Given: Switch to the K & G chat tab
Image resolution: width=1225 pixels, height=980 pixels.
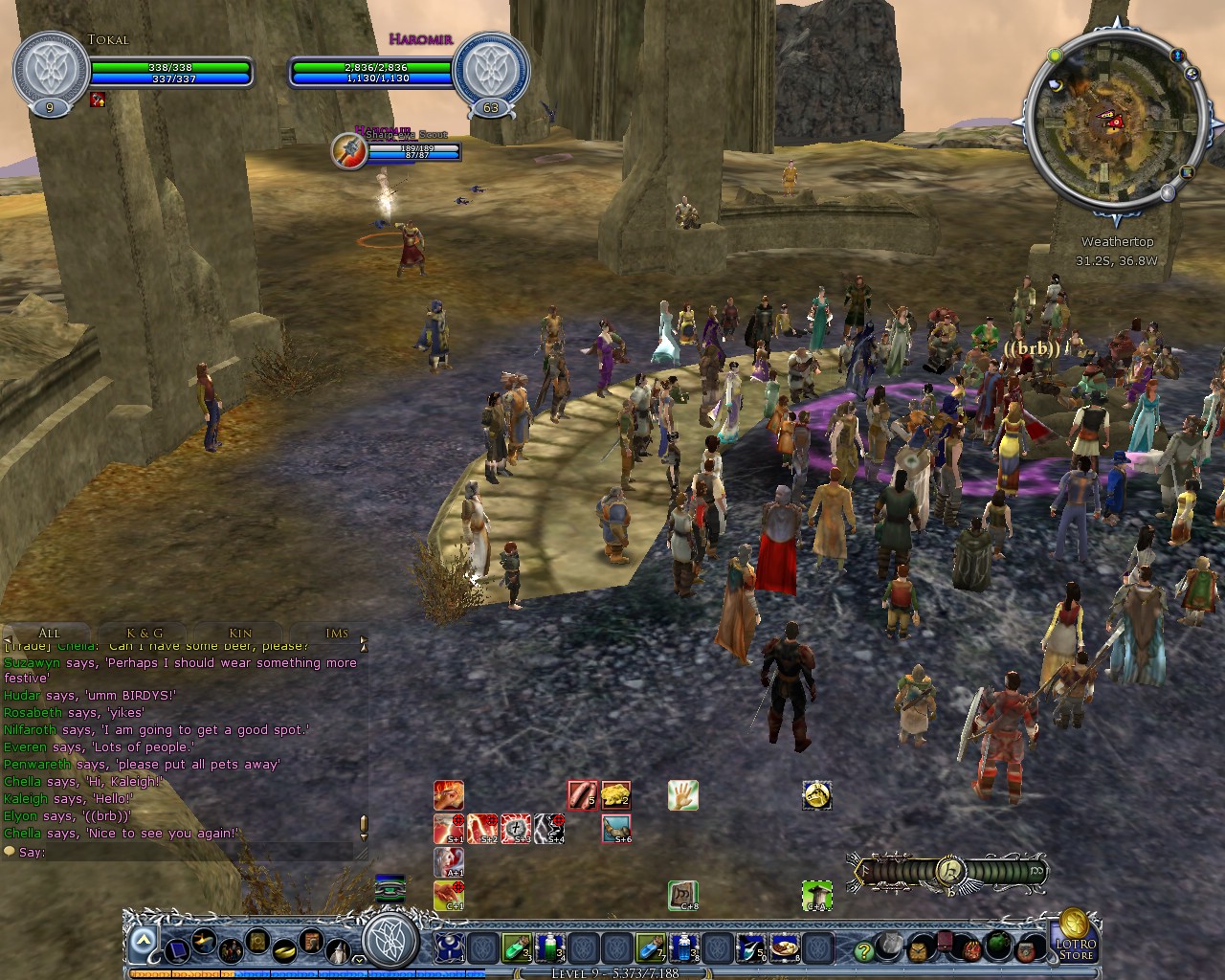Looking at the screenshot, I should click(x=144, y=634).
